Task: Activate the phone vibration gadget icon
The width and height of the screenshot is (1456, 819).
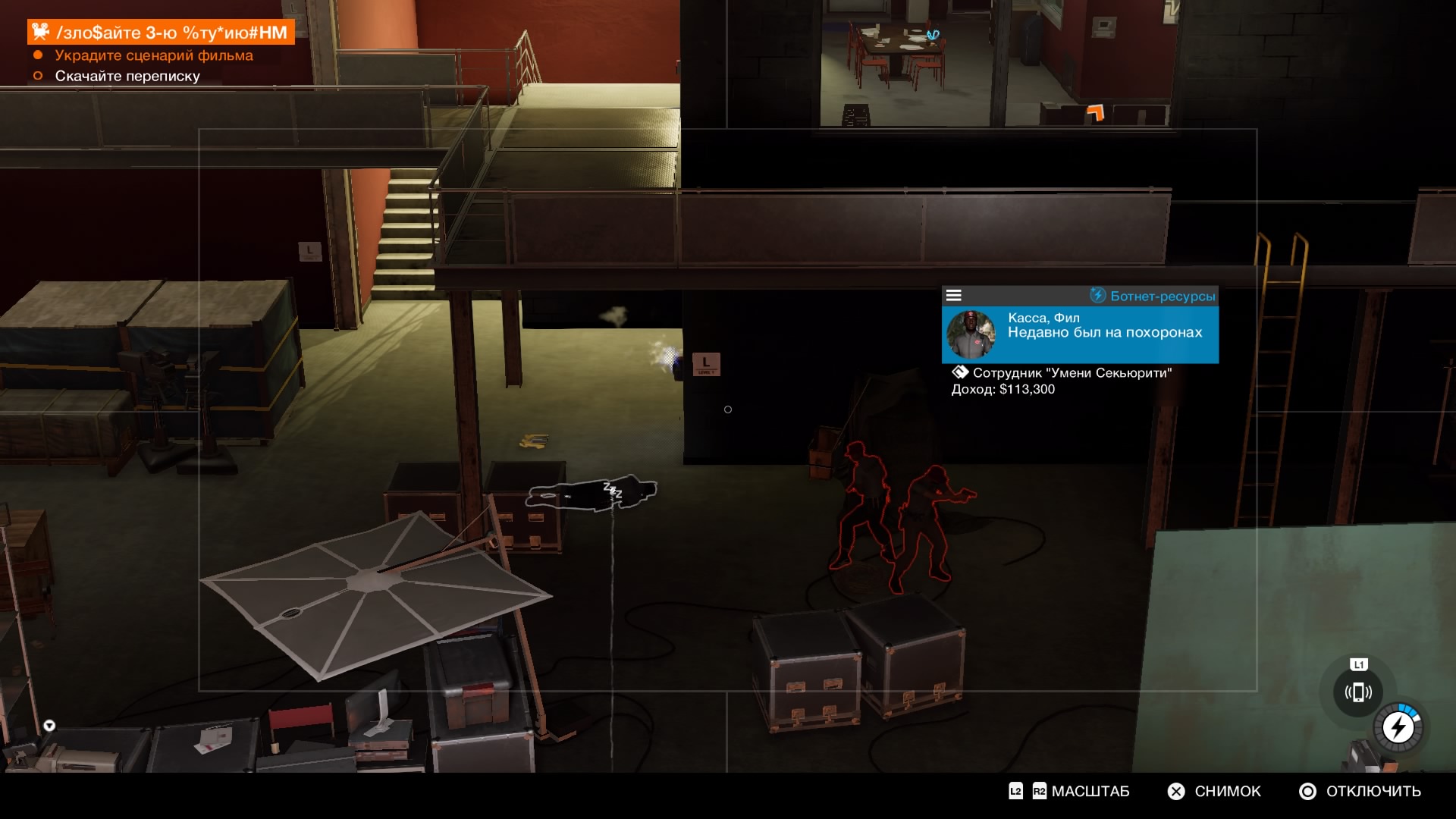Action: 1358,692
